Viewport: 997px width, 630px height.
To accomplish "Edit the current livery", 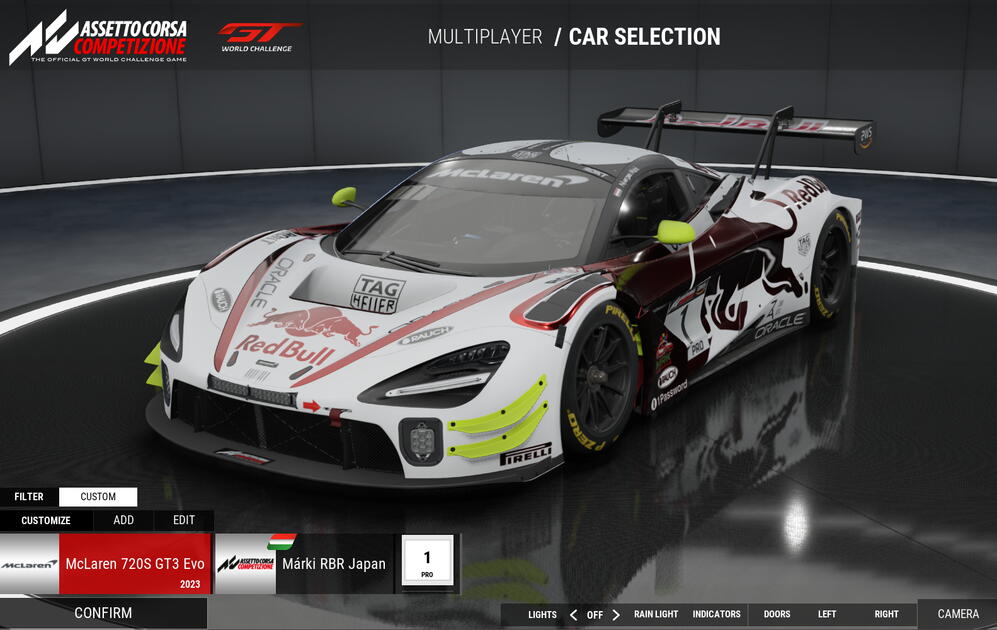I will point(184,520).
